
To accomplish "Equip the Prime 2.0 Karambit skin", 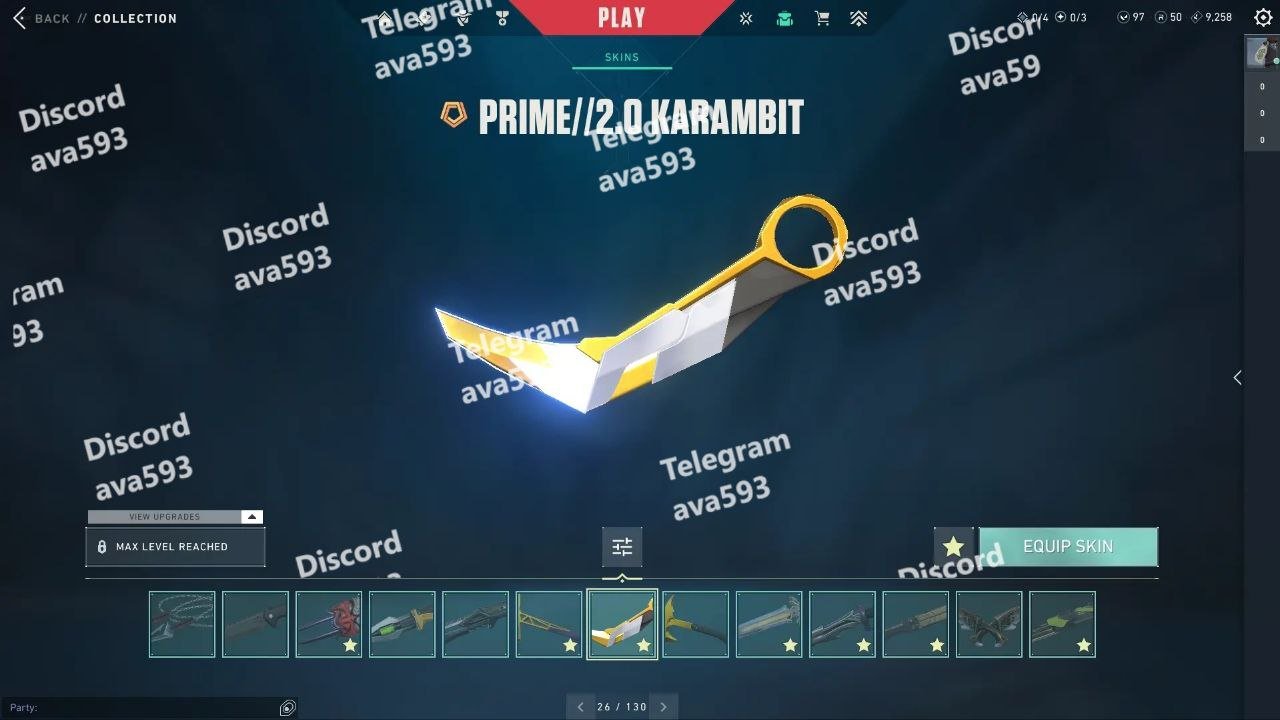I will [x=1068, y=547].
